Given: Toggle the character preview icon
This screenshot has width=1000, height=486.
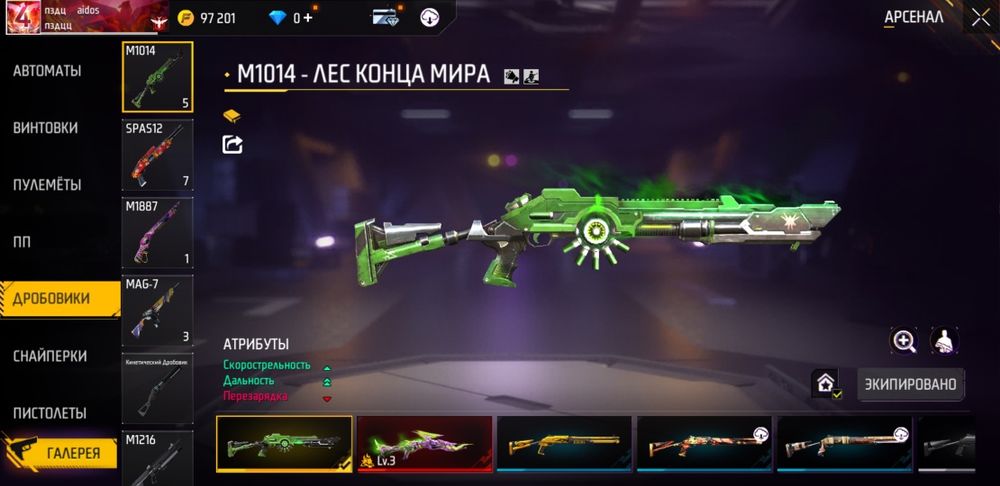Looking at the screenshot, I should (x=944, y=341).
